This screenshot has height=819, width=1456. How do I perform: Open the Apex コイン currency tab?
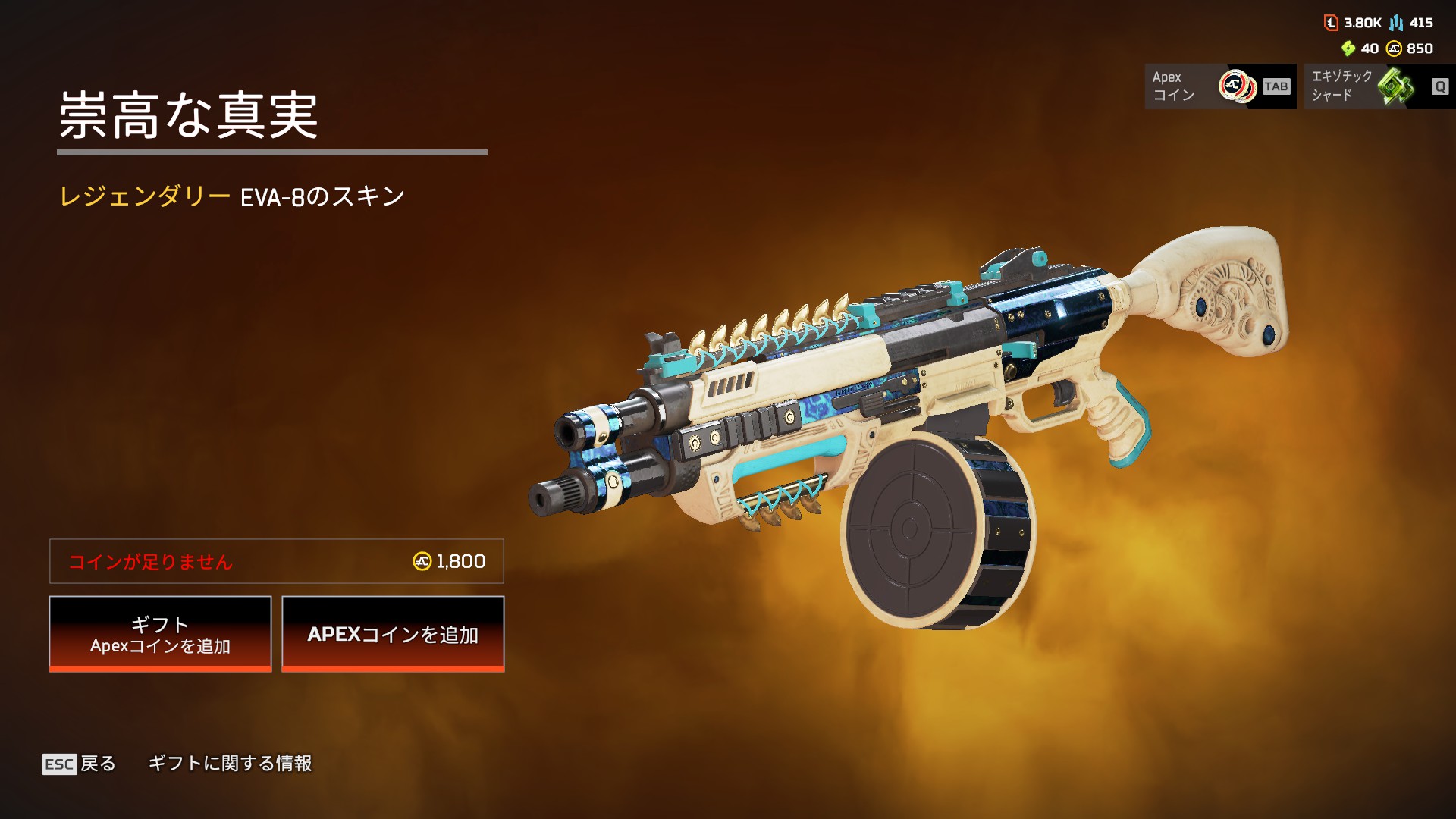(x=1219, y=86)
